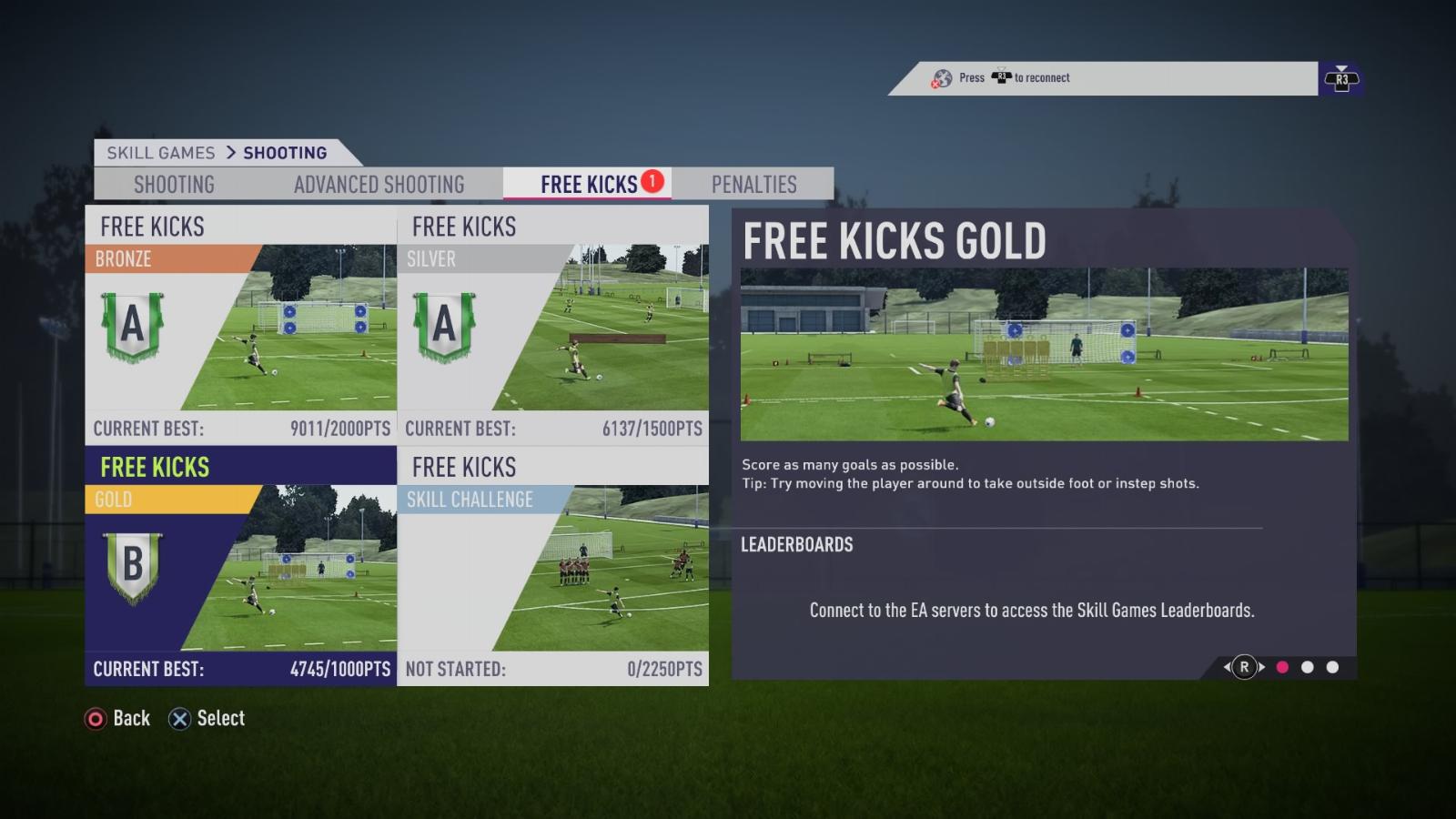Go to the Penalties tab
Viewport: 1456px width, 819px height.
(753, 184)
